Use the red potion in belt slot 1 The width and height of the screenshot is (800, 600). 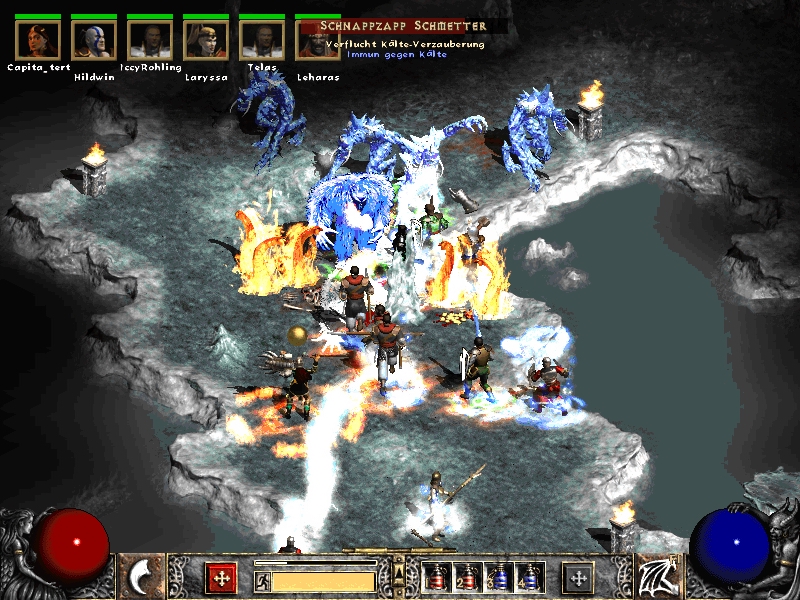point(436,577)
